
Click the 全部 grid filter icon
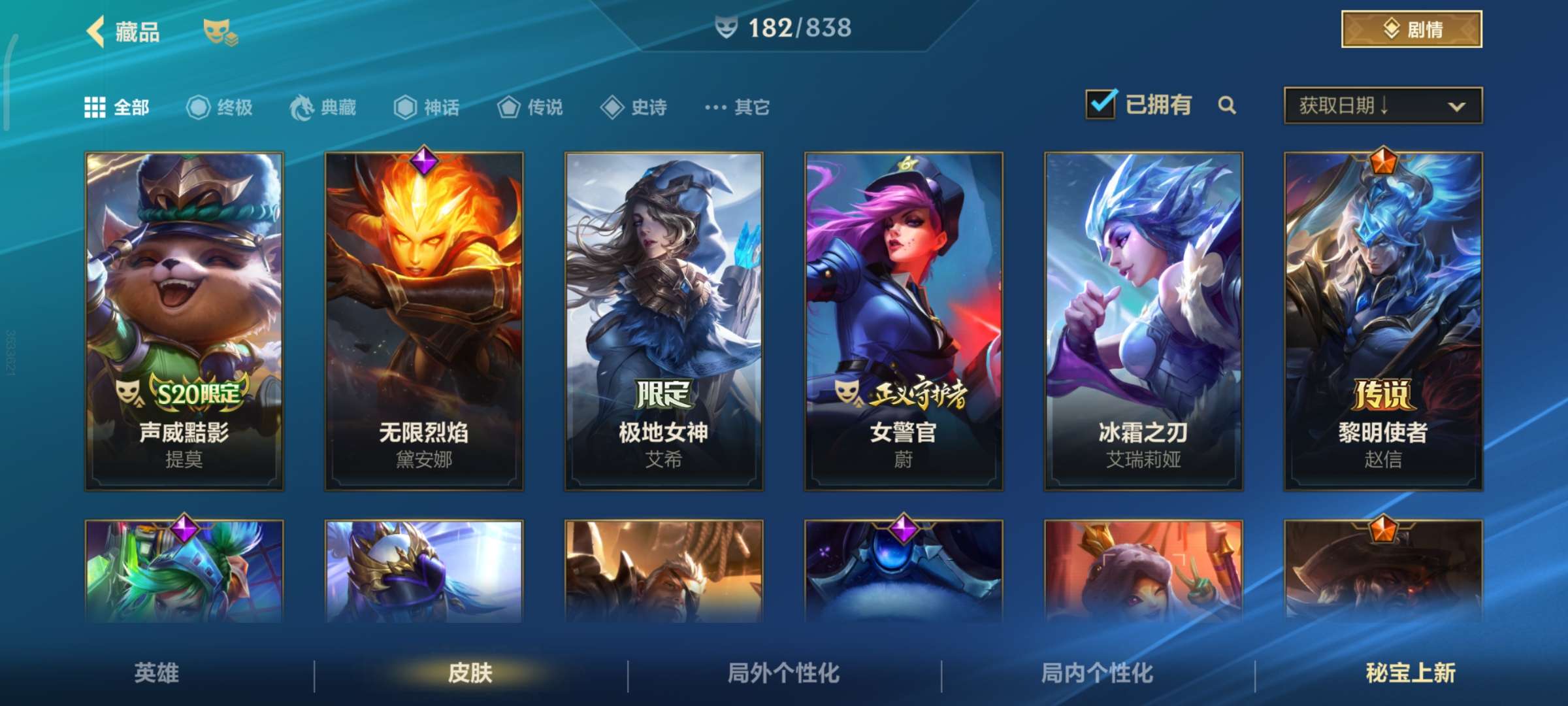coord(95,107)
